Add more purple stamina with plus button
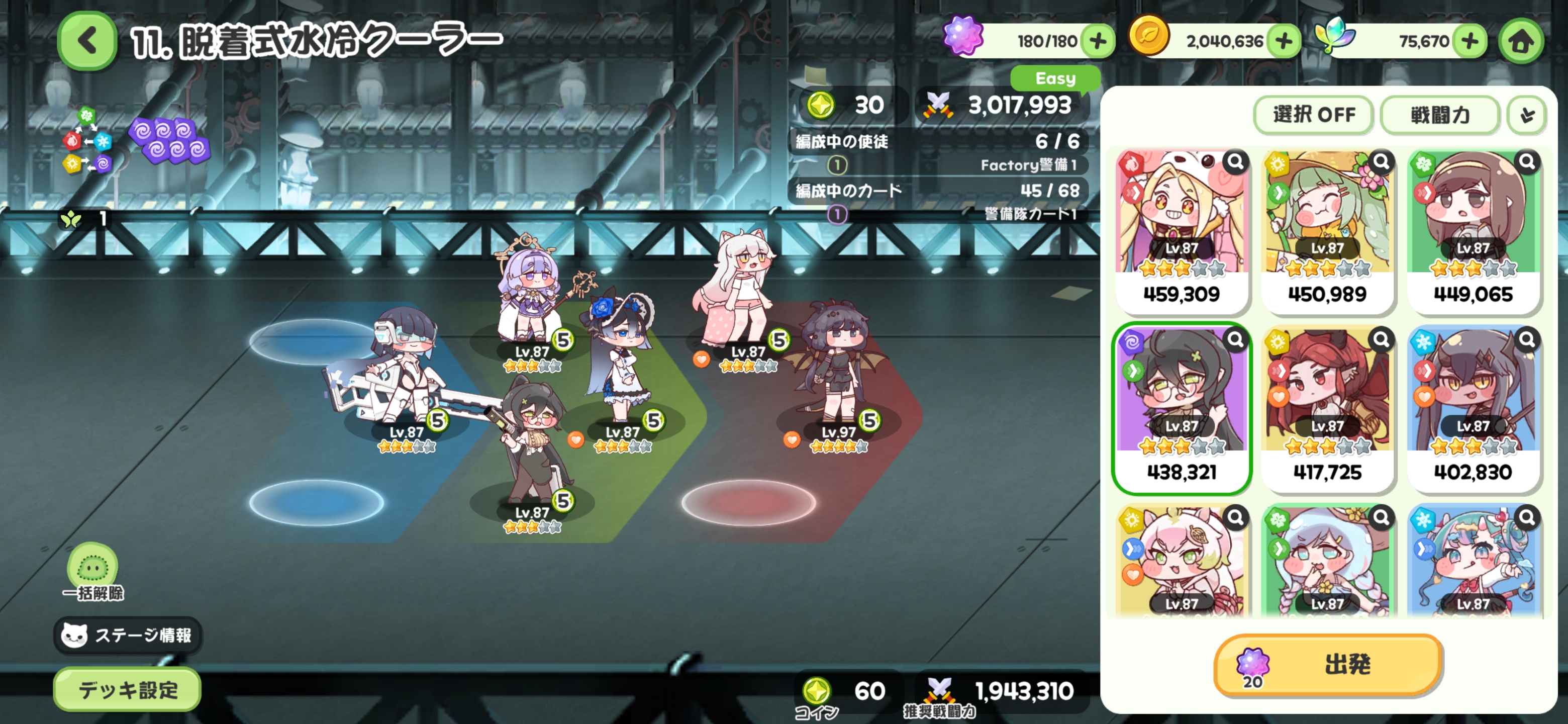 pos(1098,41)
